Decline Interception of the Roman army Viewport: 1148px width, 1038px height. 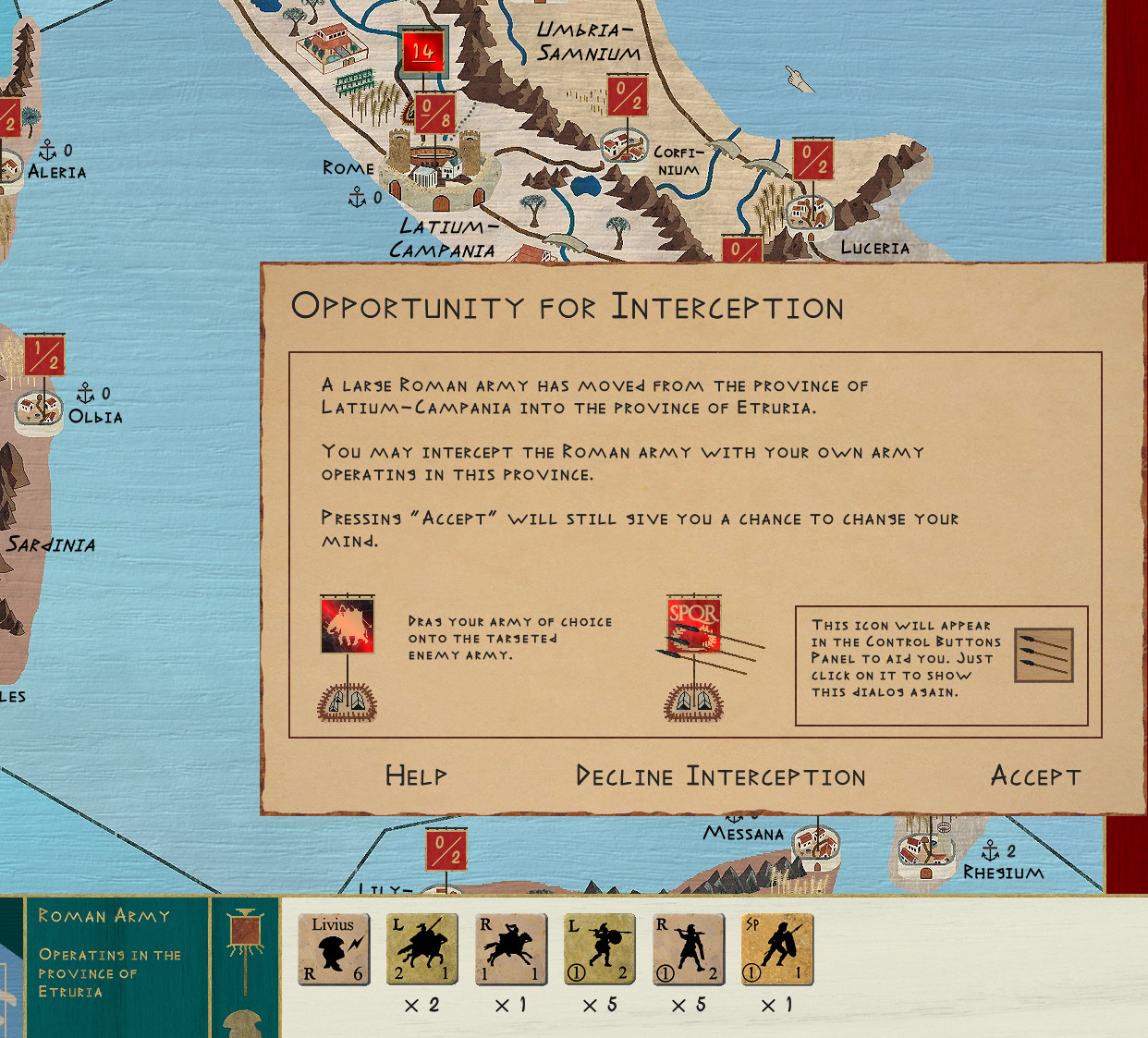click(x=720, y=775)
